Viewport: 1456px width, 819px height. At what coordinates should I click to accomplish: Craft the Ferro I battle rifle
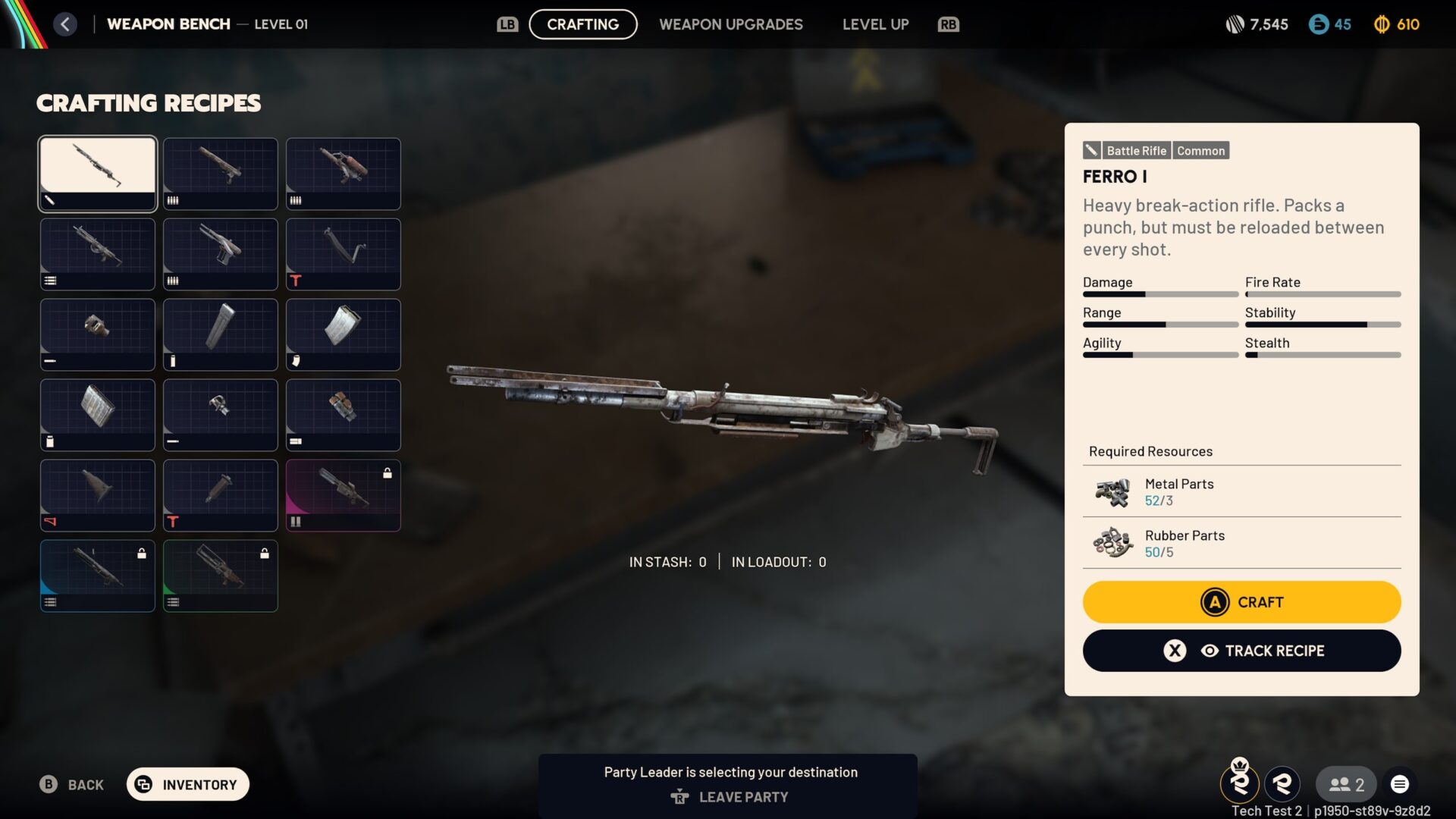1241,602
